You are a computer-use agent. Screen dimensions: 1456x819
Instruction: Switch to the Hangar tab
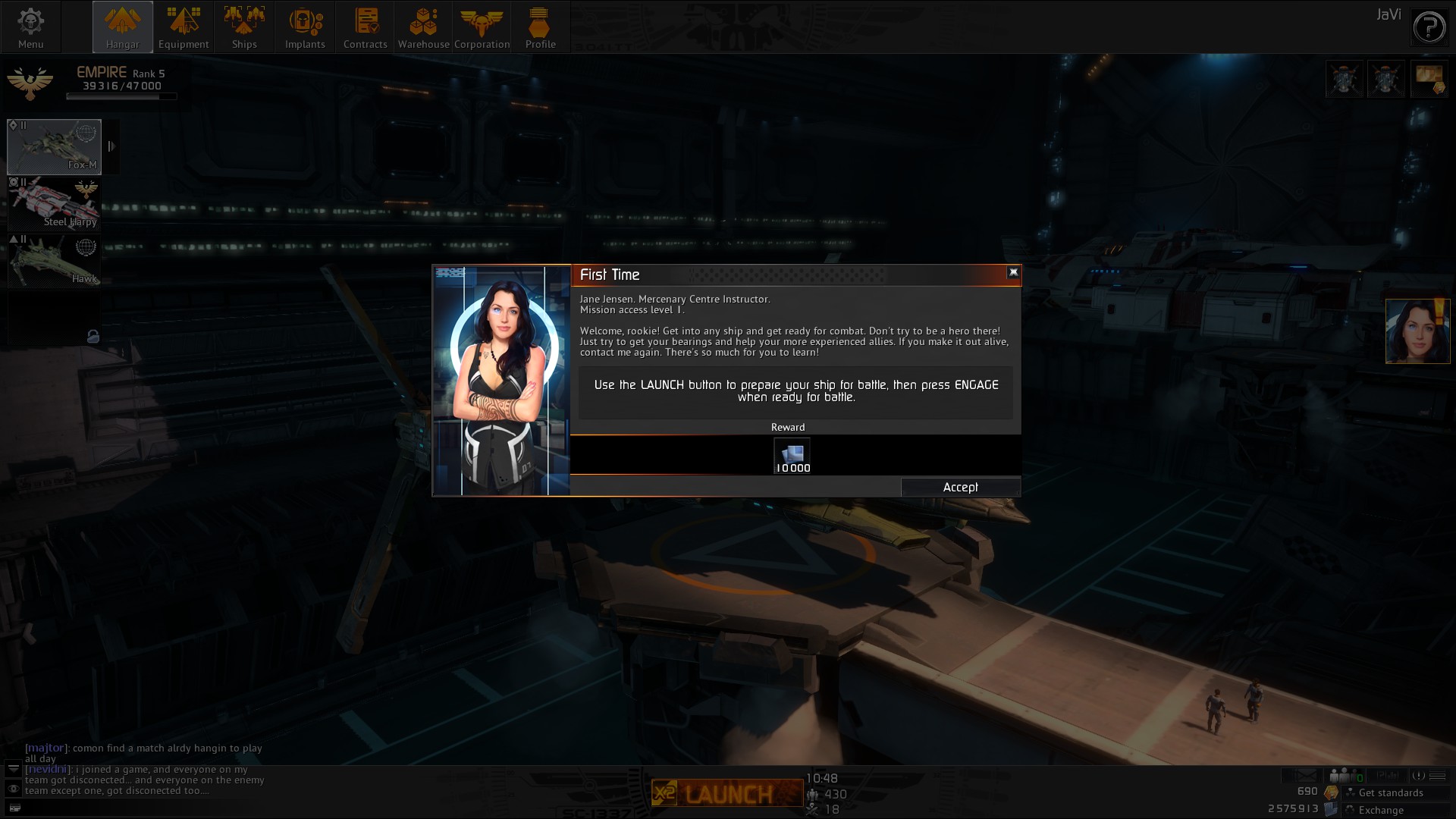coord(123,27)
